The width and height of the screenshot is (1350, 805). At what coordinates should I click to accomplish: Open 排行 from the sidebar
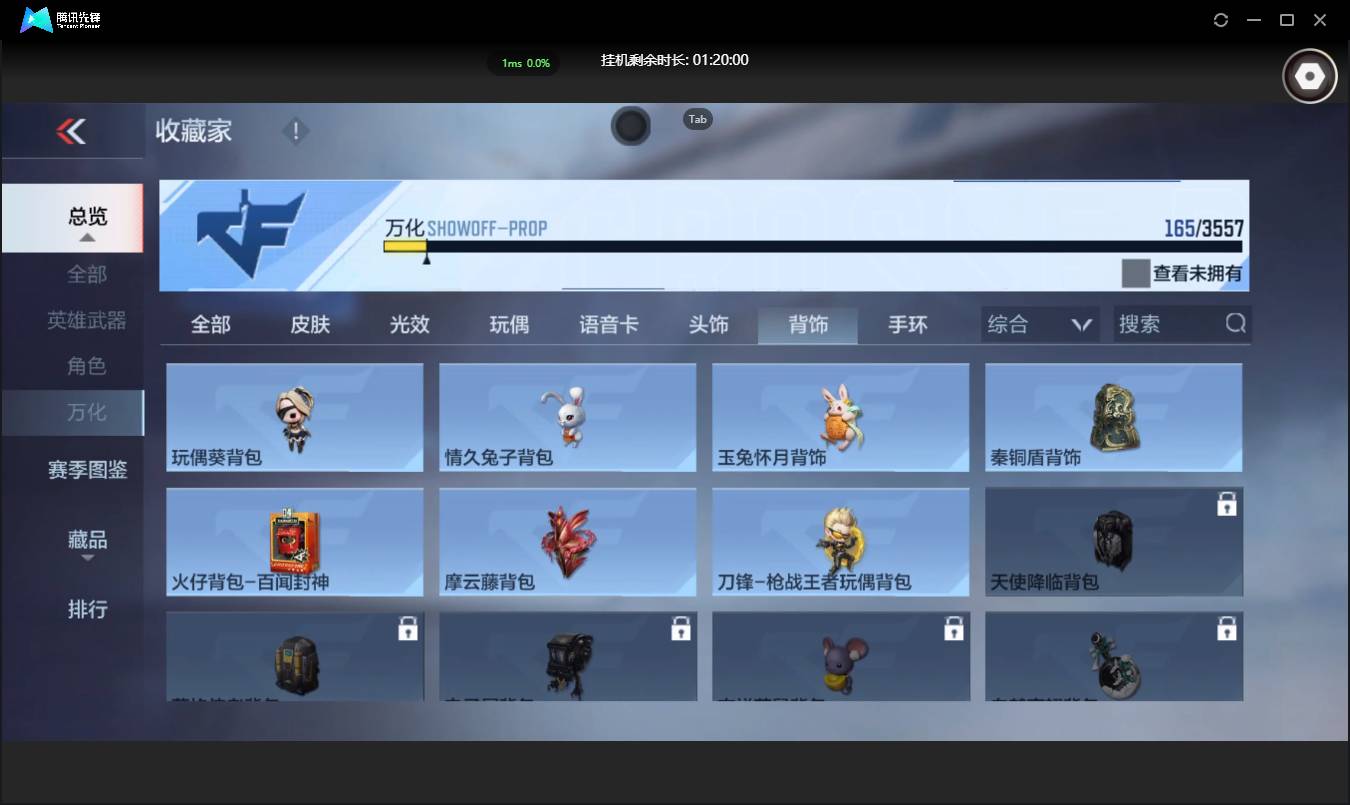click(88, 610)
